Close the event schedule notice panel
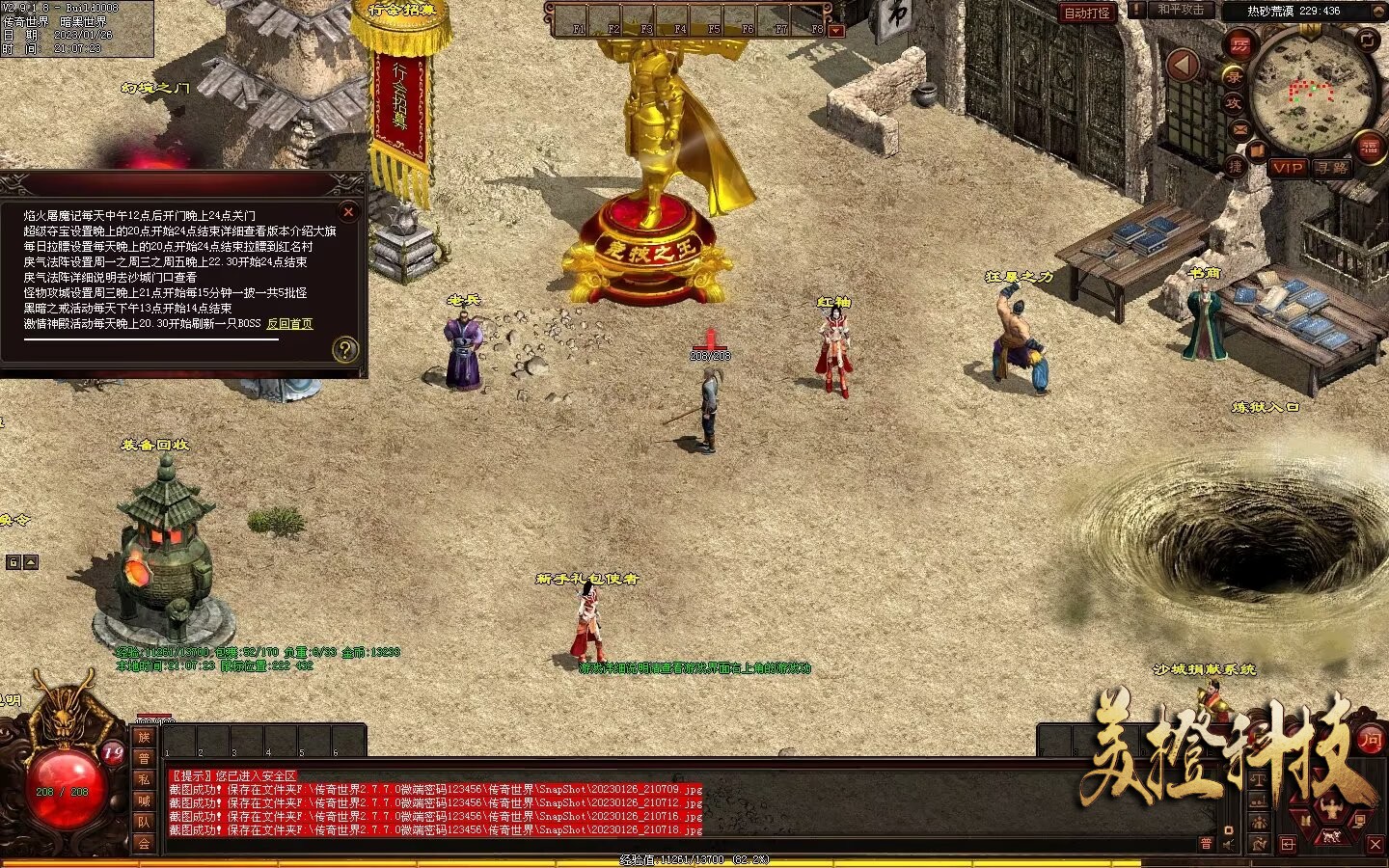This screenshot has height=868, width=1389. [x=349, y=211]
